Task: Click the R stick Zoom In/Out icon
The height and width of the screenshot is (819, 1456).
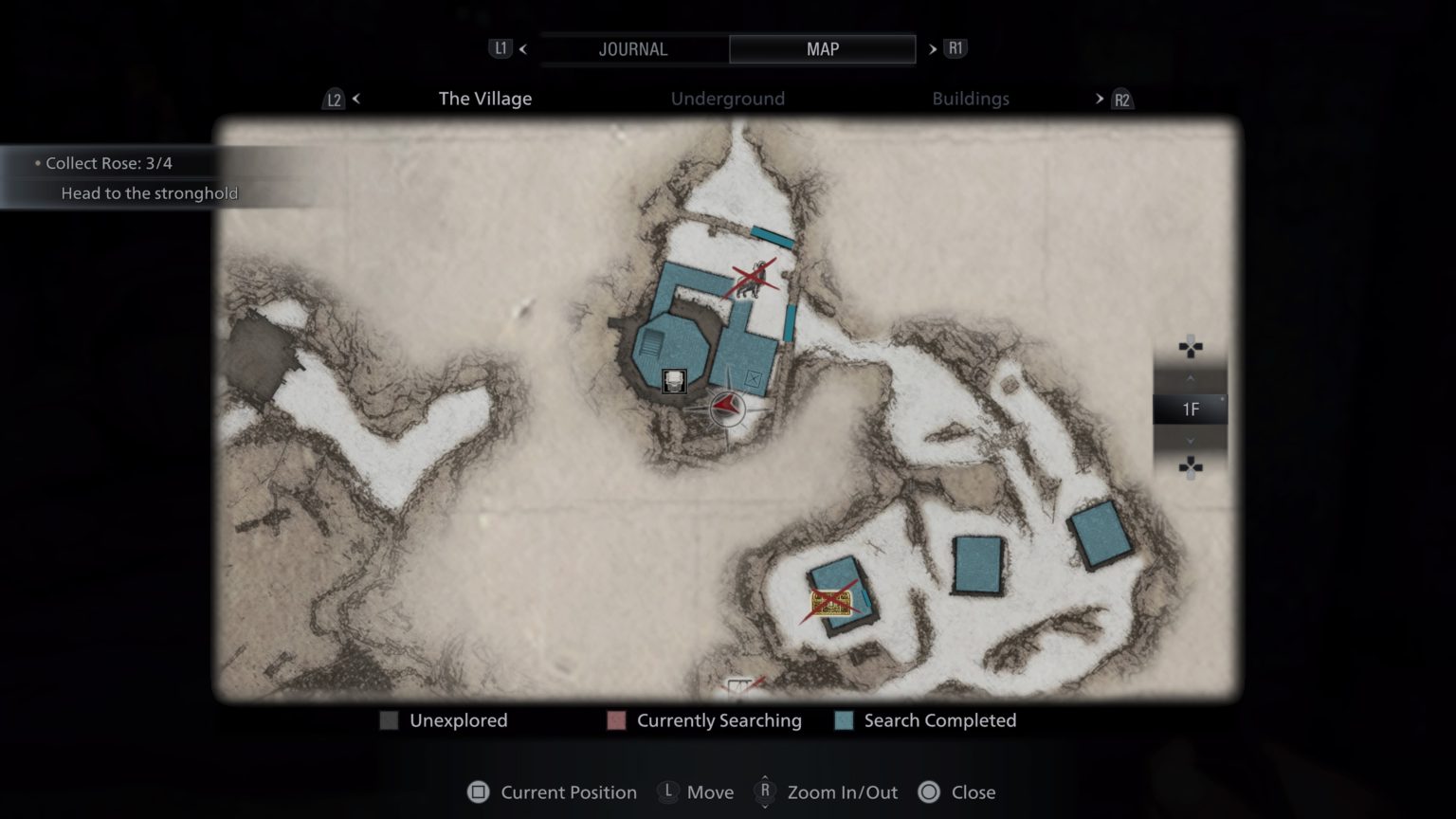Action: coord(764,792)
